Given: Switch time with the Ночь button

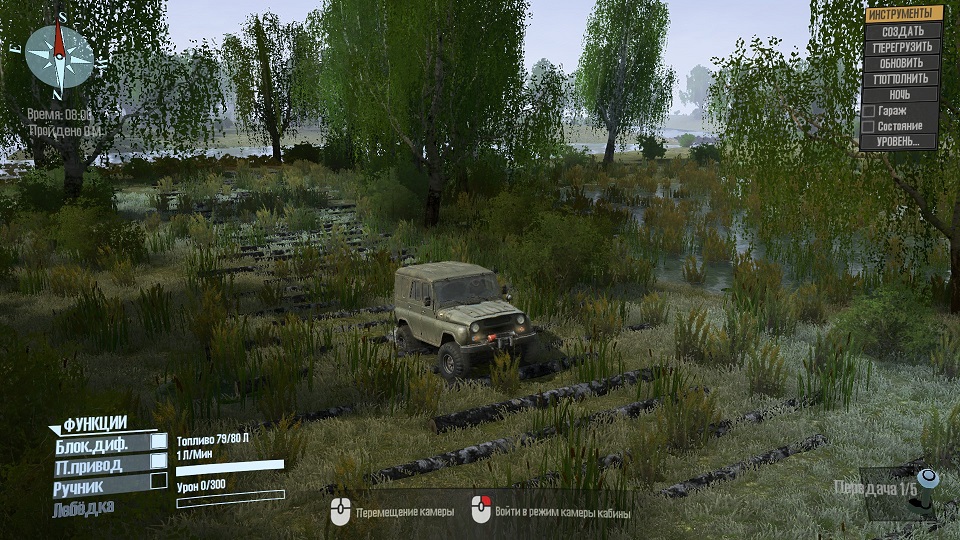Looking at the screenshot, I should (902, 95).
